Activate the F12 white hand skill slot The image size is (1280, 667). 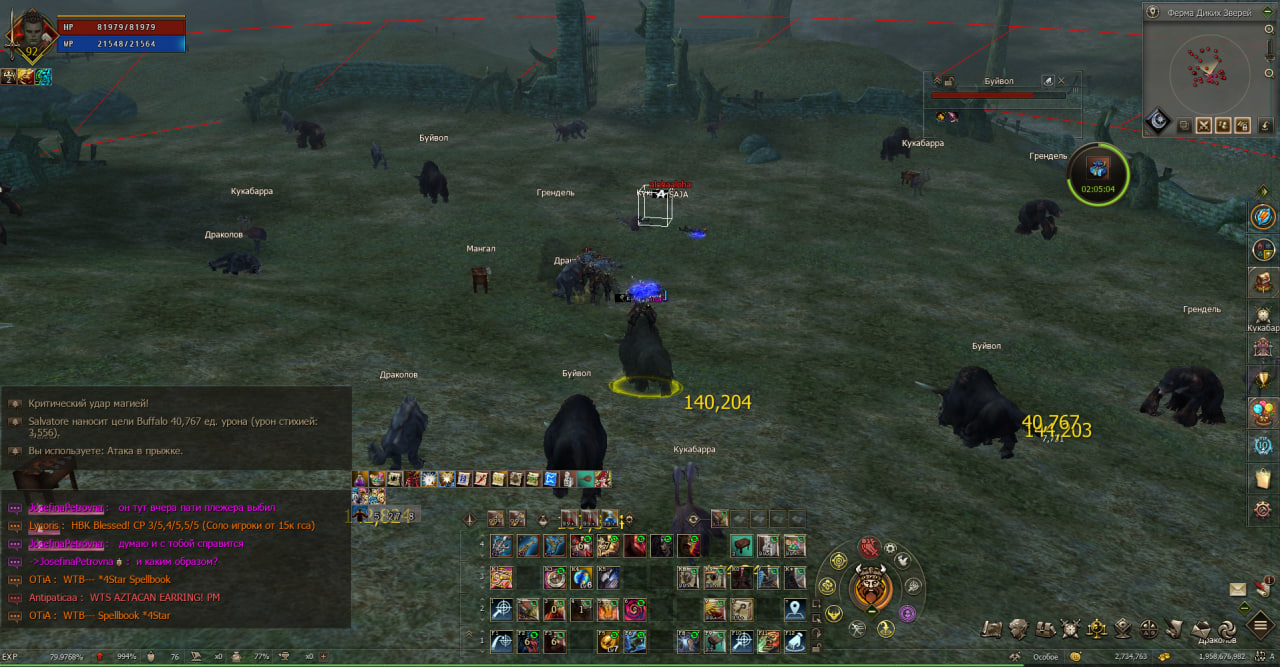pos(794,641)
